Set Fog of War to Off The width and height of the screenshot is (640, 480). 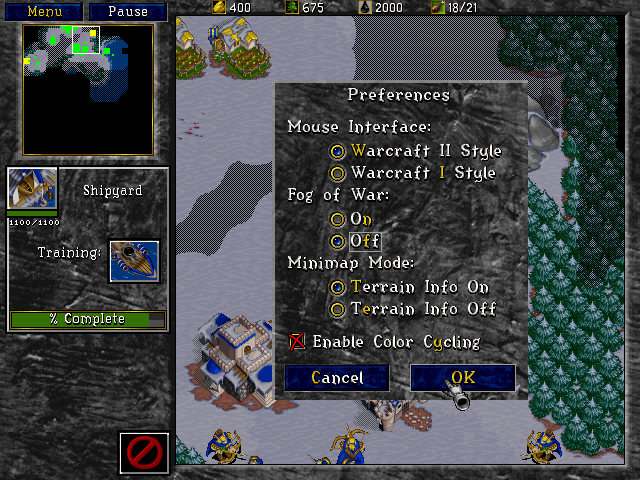click(338, 241)
